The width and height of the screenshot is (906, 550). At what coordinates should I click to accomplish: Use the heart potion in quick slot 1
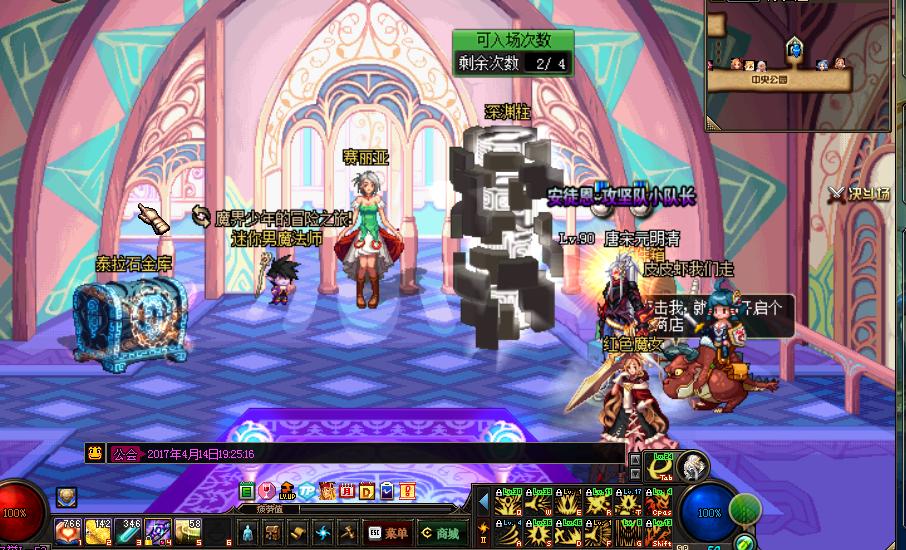[x=69, y=531]
